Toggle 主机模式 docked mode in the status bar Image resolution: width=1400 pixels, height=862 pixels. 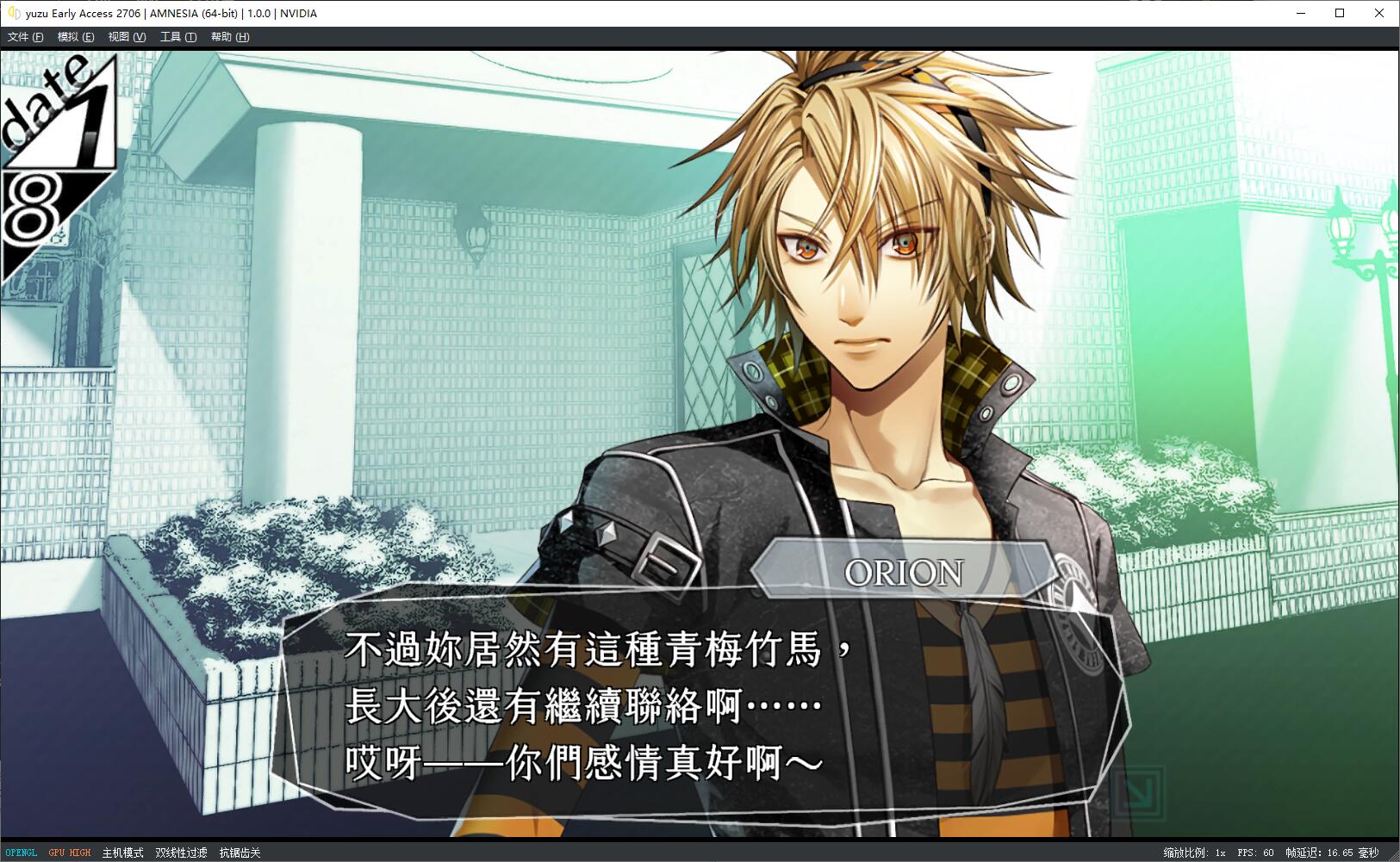(x=121, y=852)
